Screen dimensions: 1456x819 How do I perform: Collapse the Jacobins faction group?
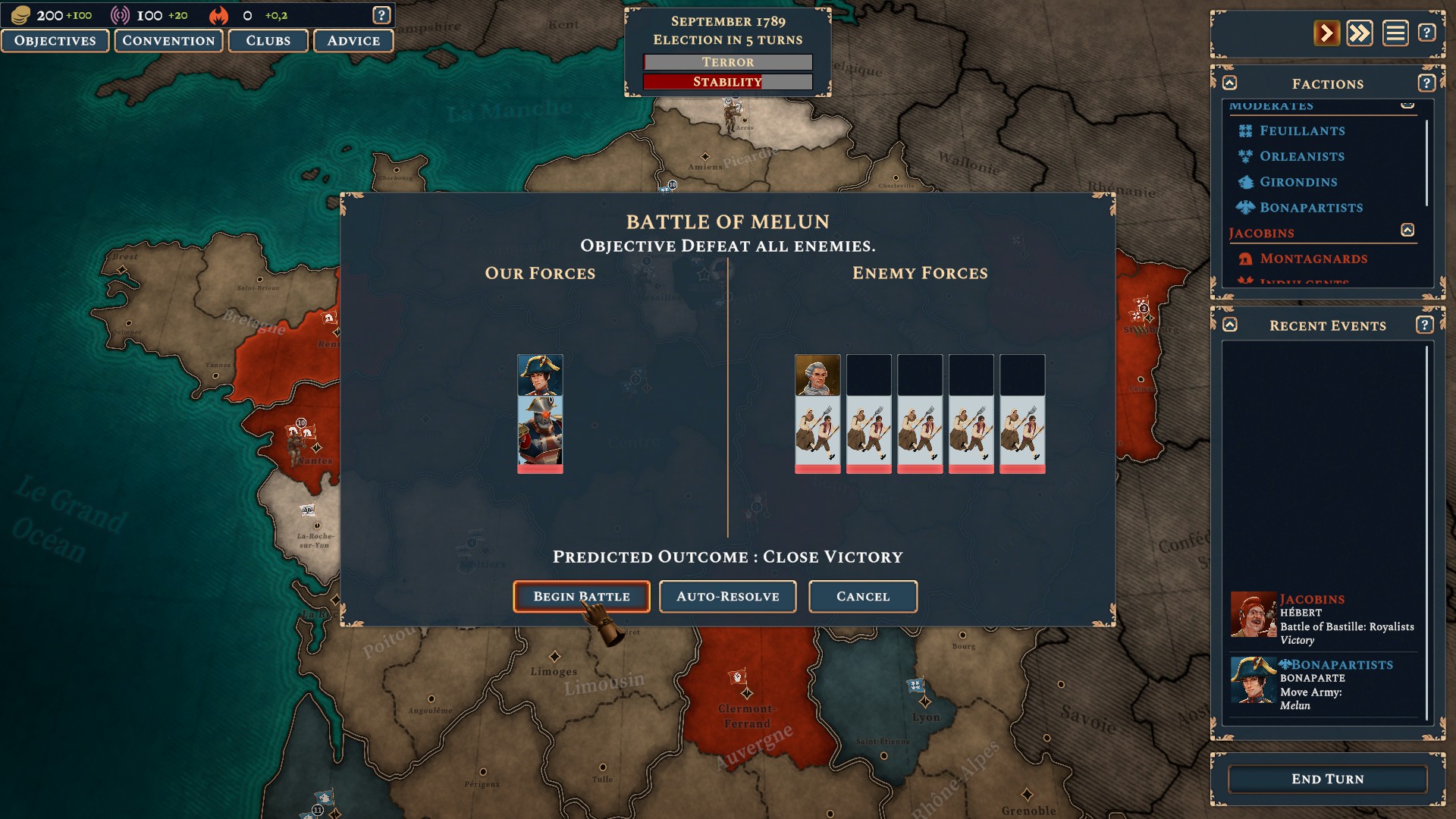pos(1407,231)
